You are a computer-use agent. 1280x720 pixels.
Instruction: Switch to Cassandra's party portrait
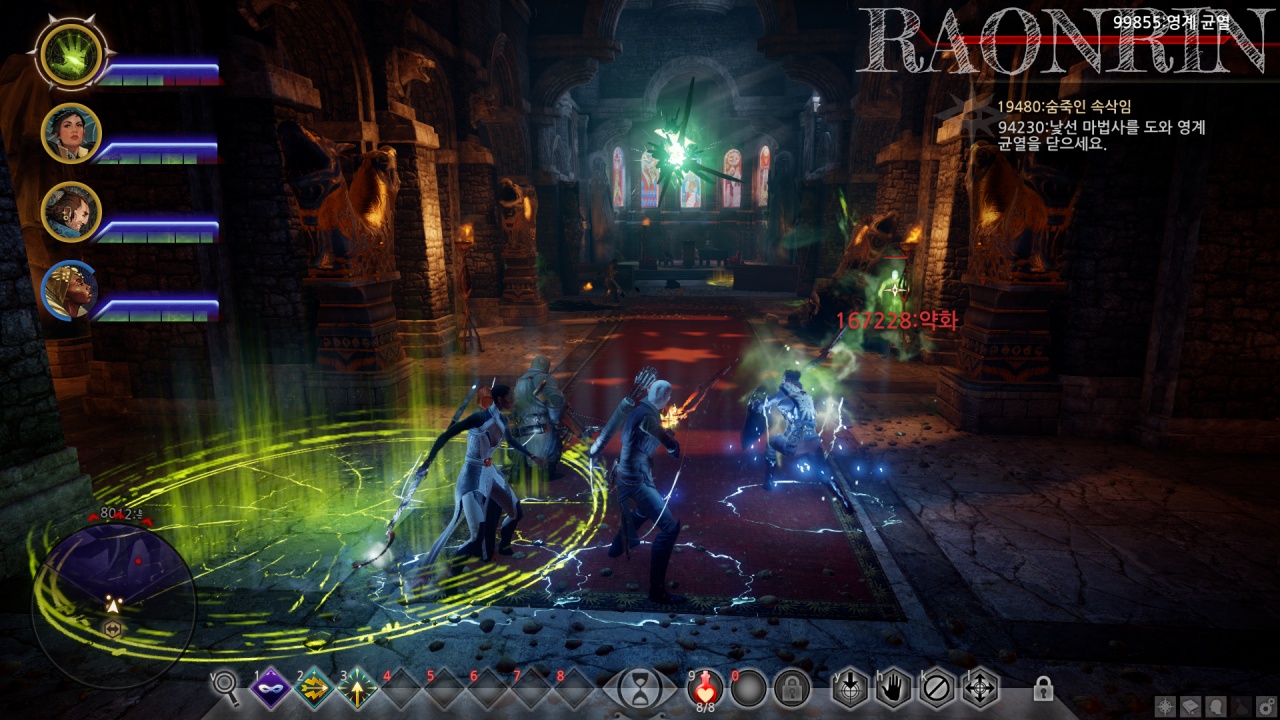[x=71, y=132]
